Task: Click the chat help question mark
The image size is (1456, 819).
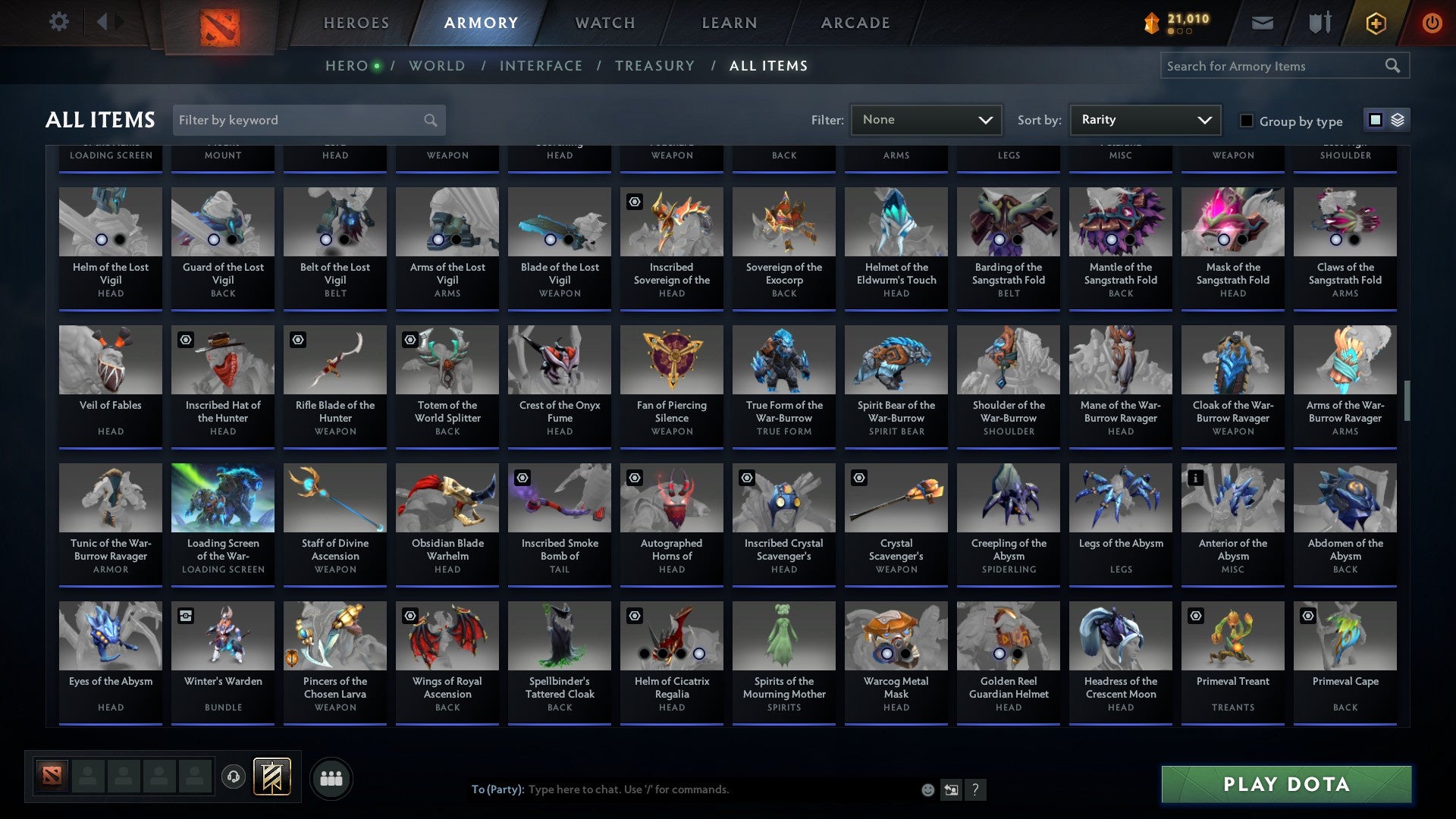Action: coord(975,789)
